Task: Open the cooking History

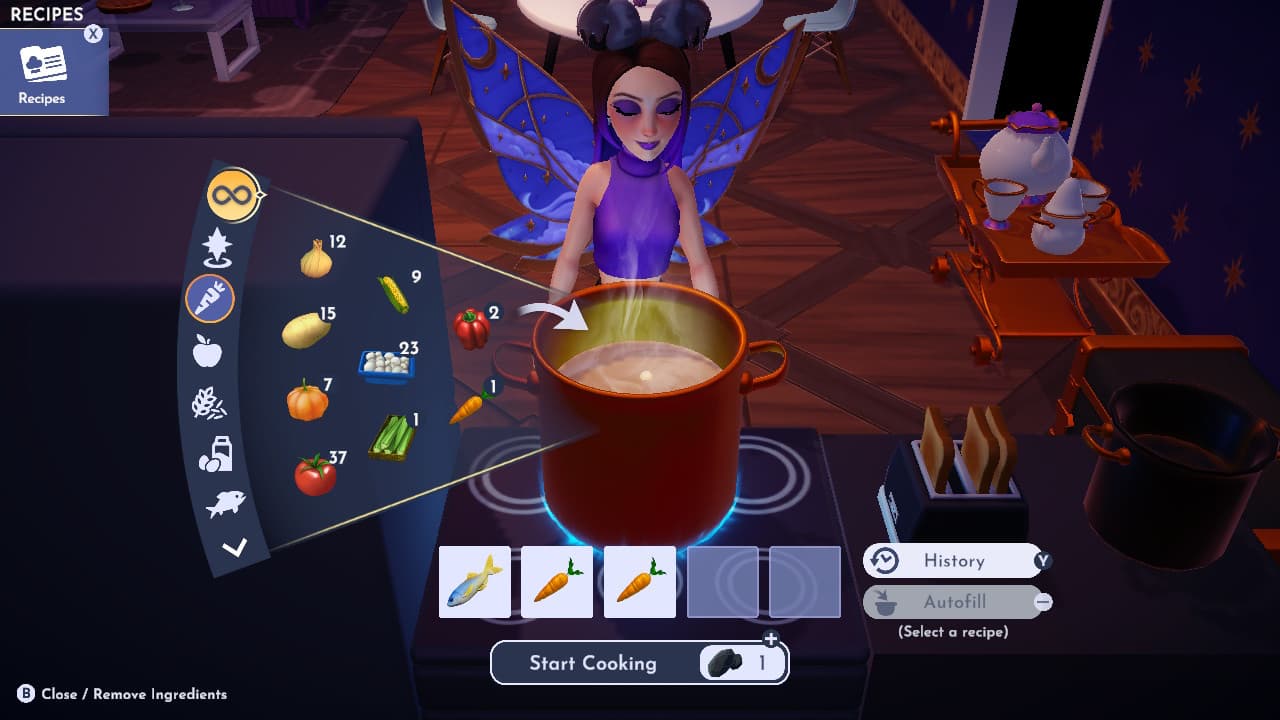Action: (955, 561)
